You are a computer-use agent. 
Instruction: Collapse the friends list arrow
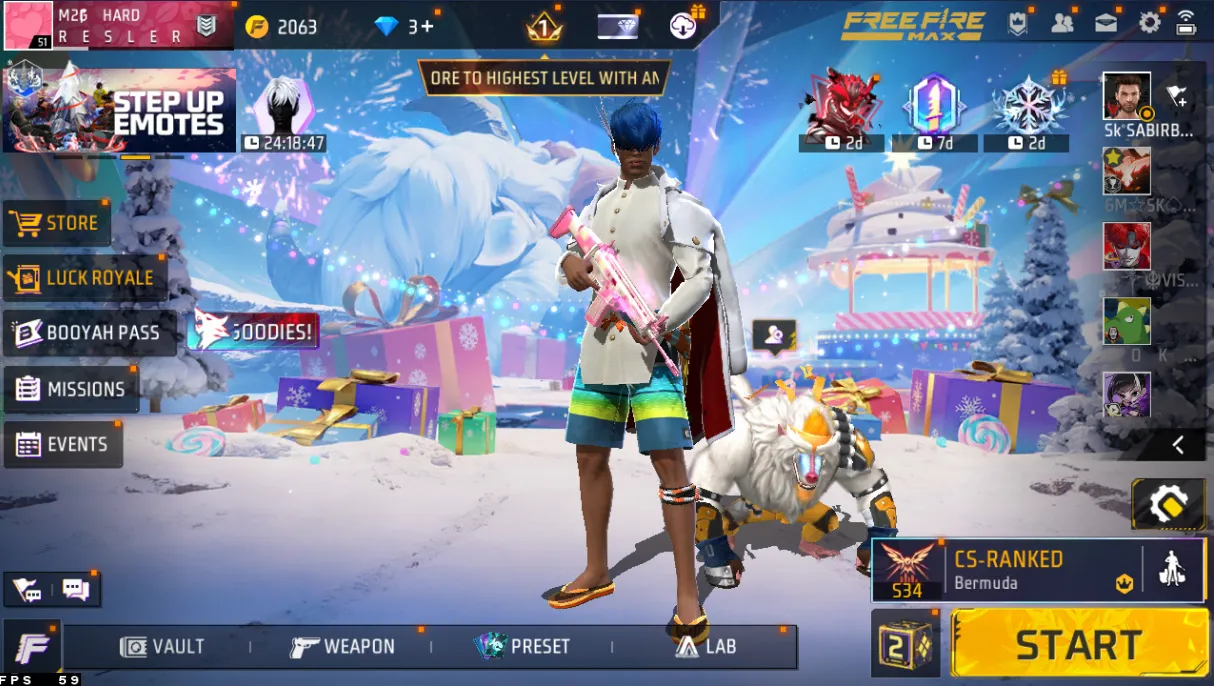tap(1178, 445)
